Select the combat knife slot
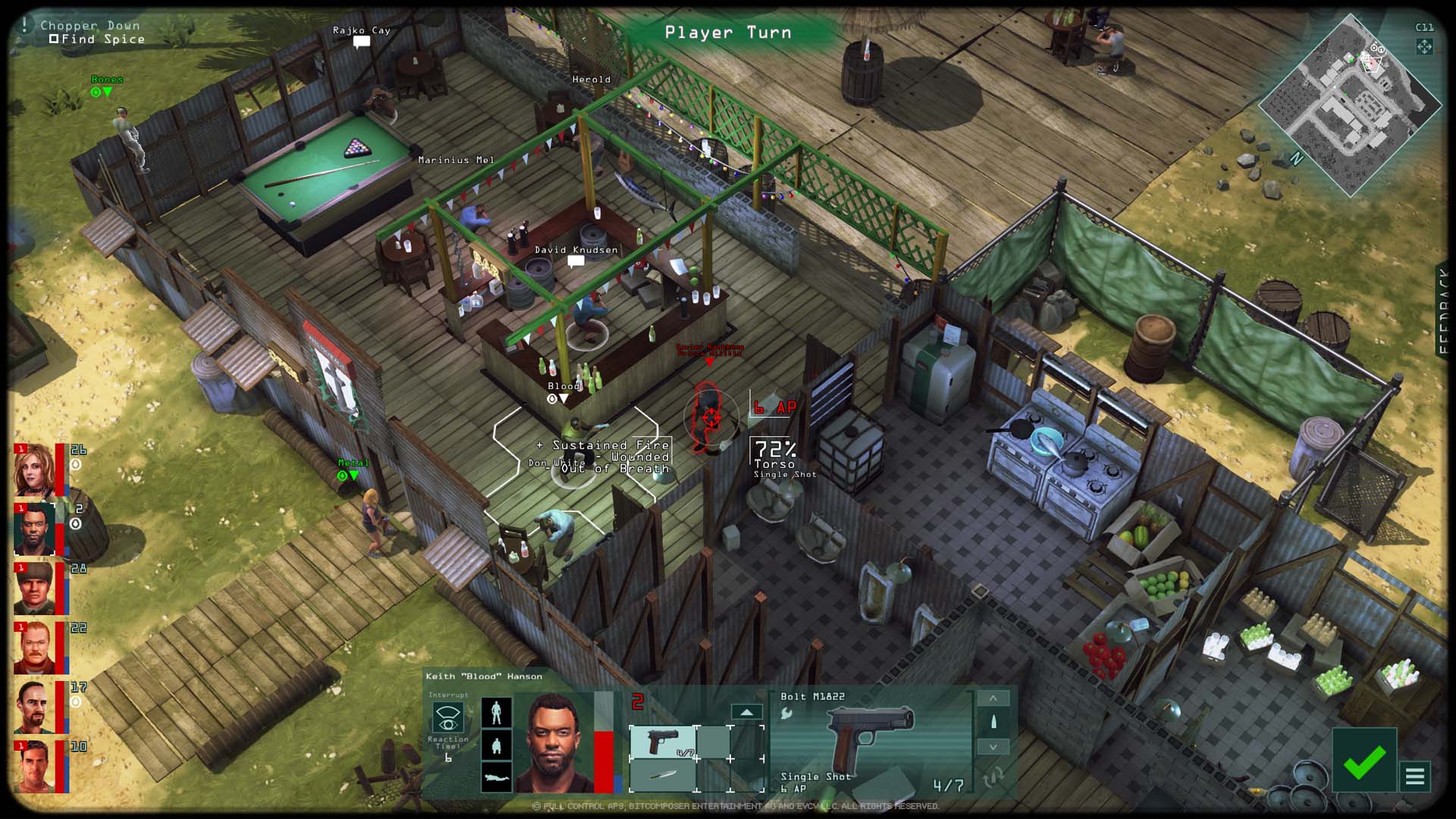This screenshot has height=819, width=1456. (x=663, y=775)
